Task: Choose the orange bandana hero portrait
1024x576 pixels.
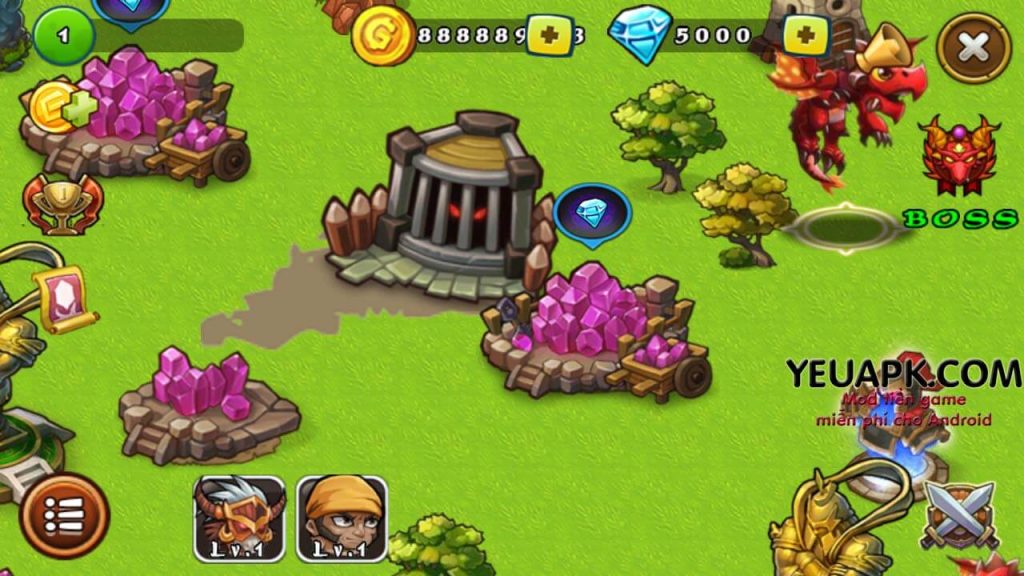Action: 342,518
